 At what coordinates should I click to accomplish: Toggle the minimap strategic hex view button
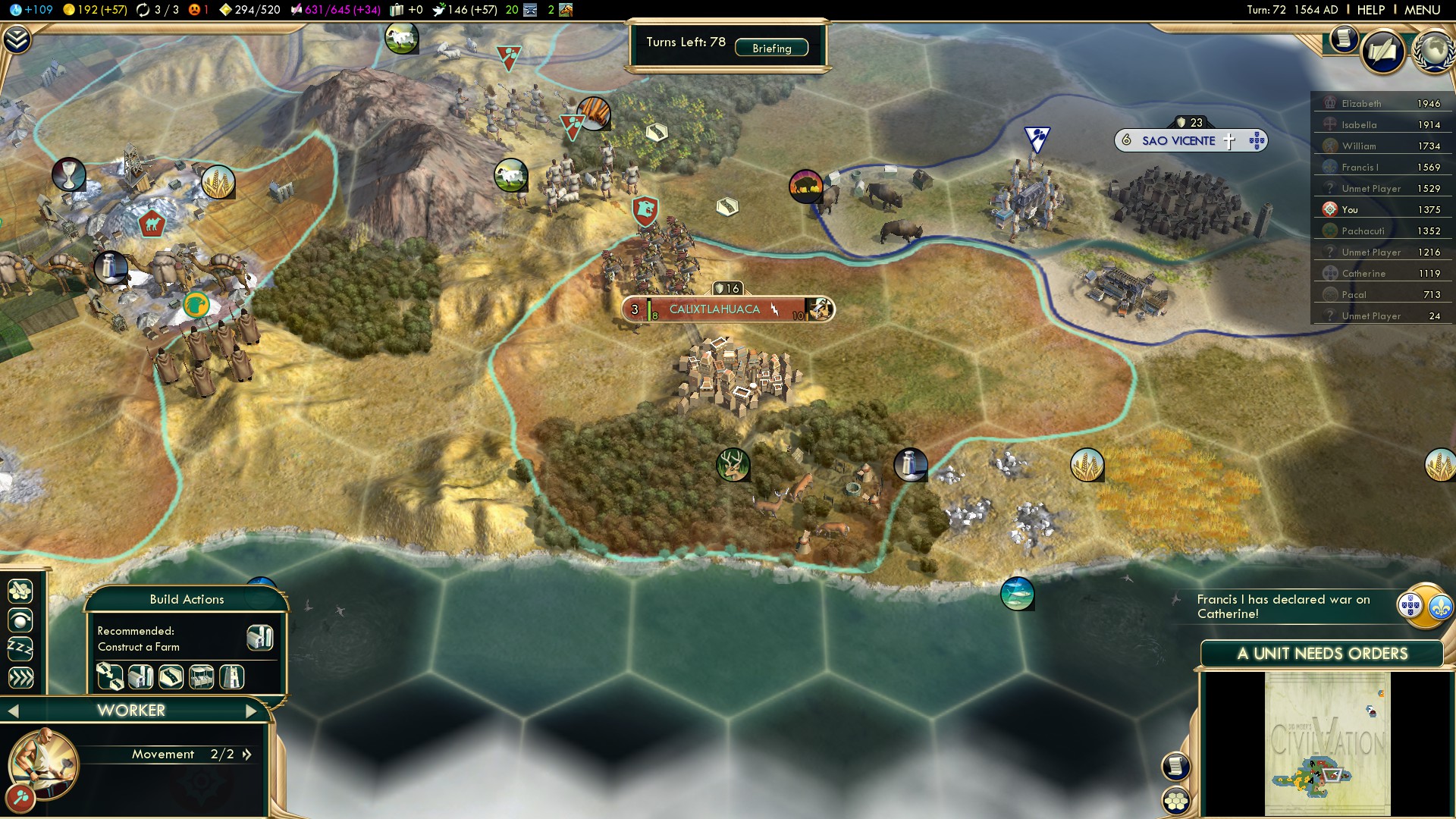pyautogui.click(x=1176, y=801)
